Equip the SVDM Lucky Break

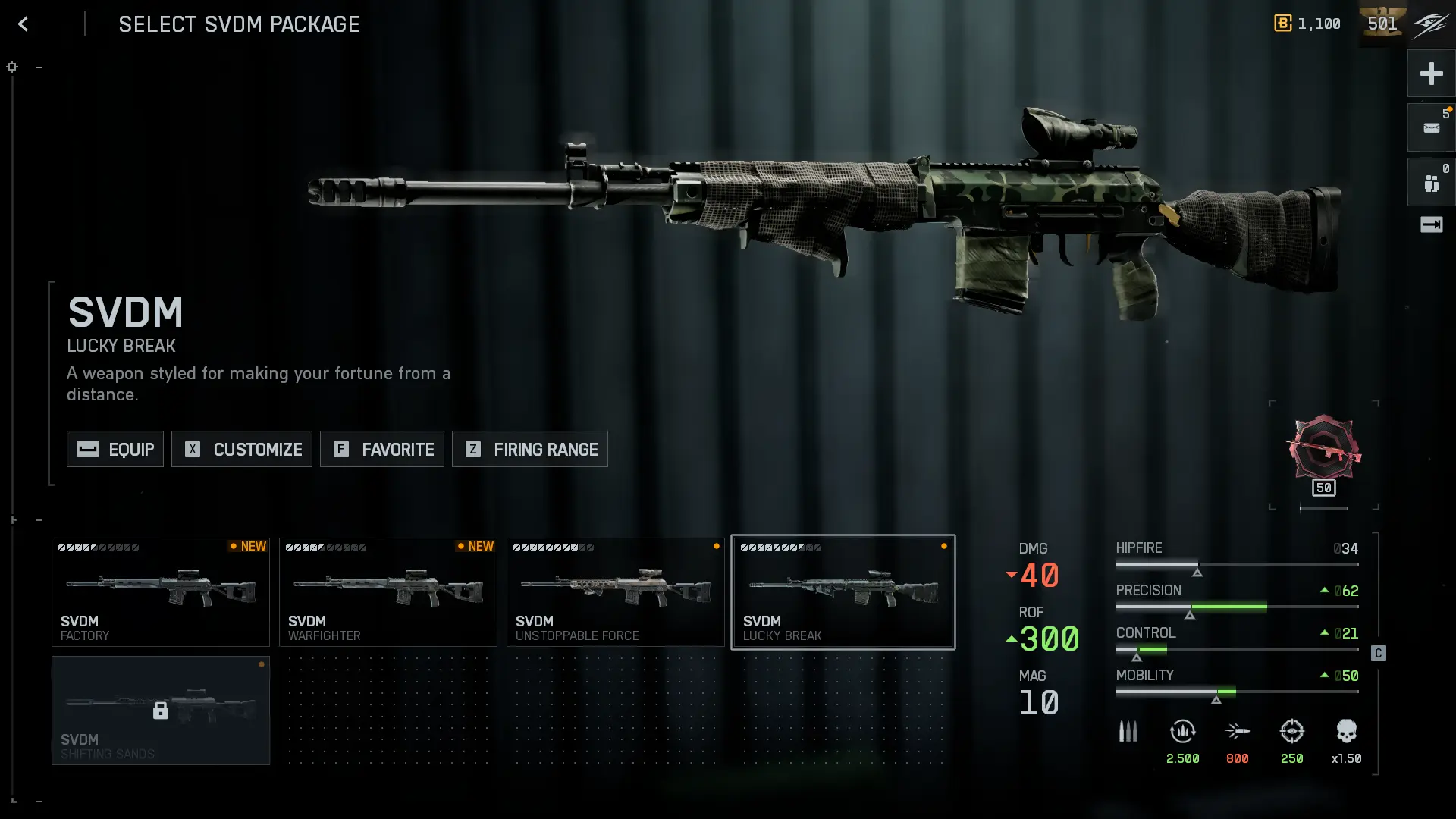click(115, 449)
